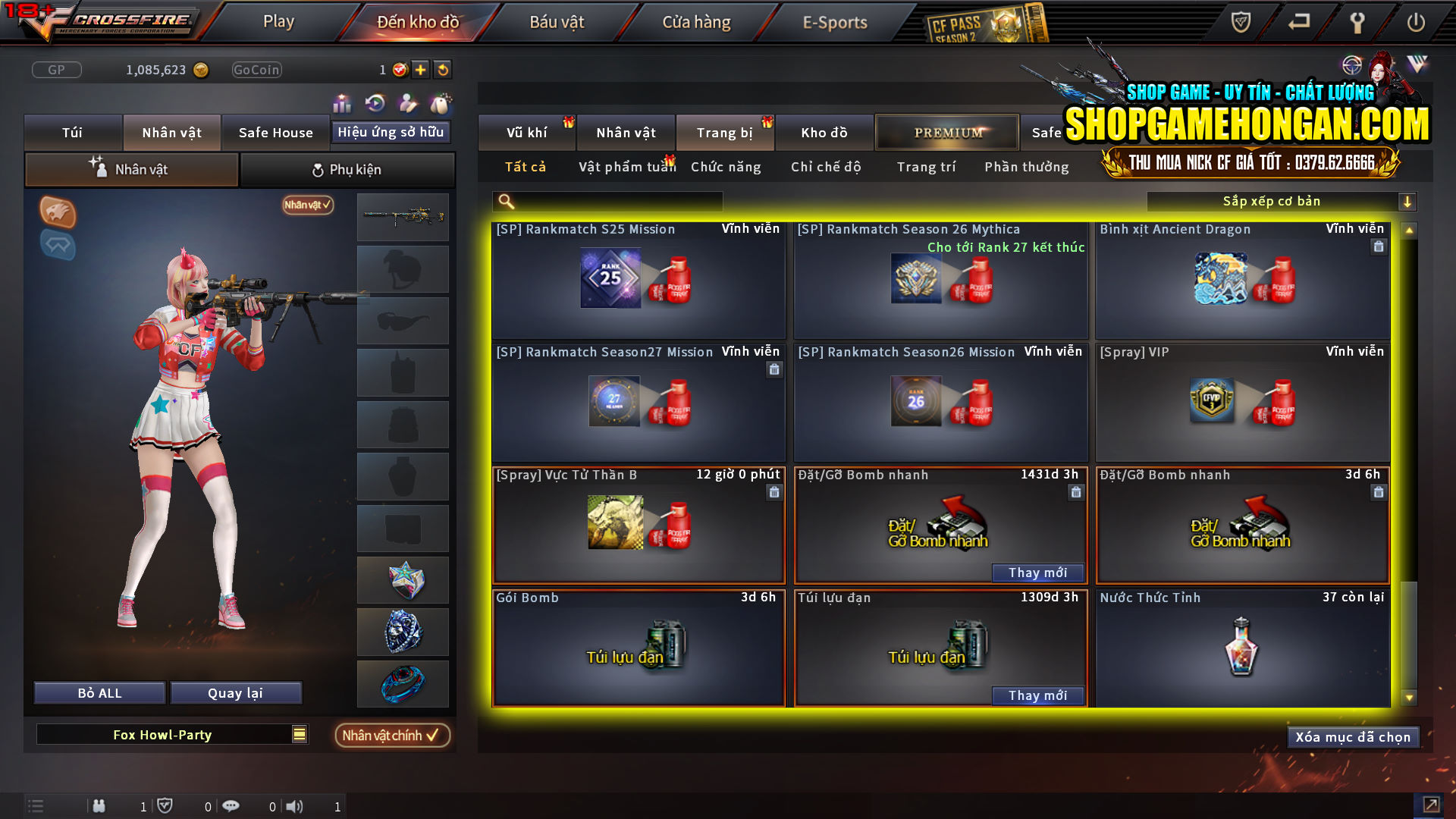Open the ranking statistics icon above the item list

click(342, 104)
